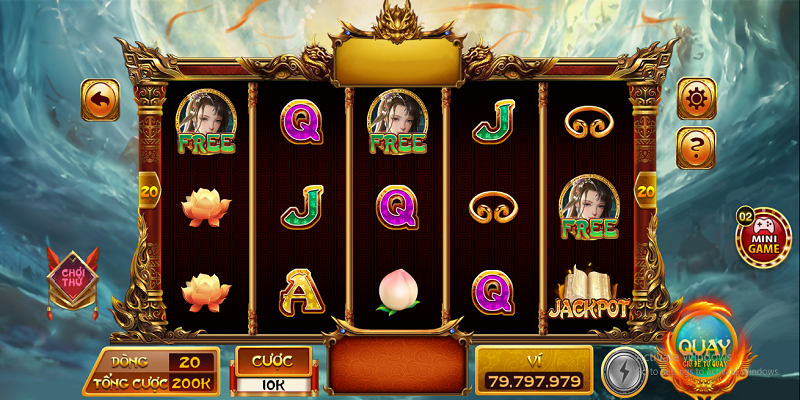
Task: Spin the reels with the Quay button
Action: tap(705, 350)
